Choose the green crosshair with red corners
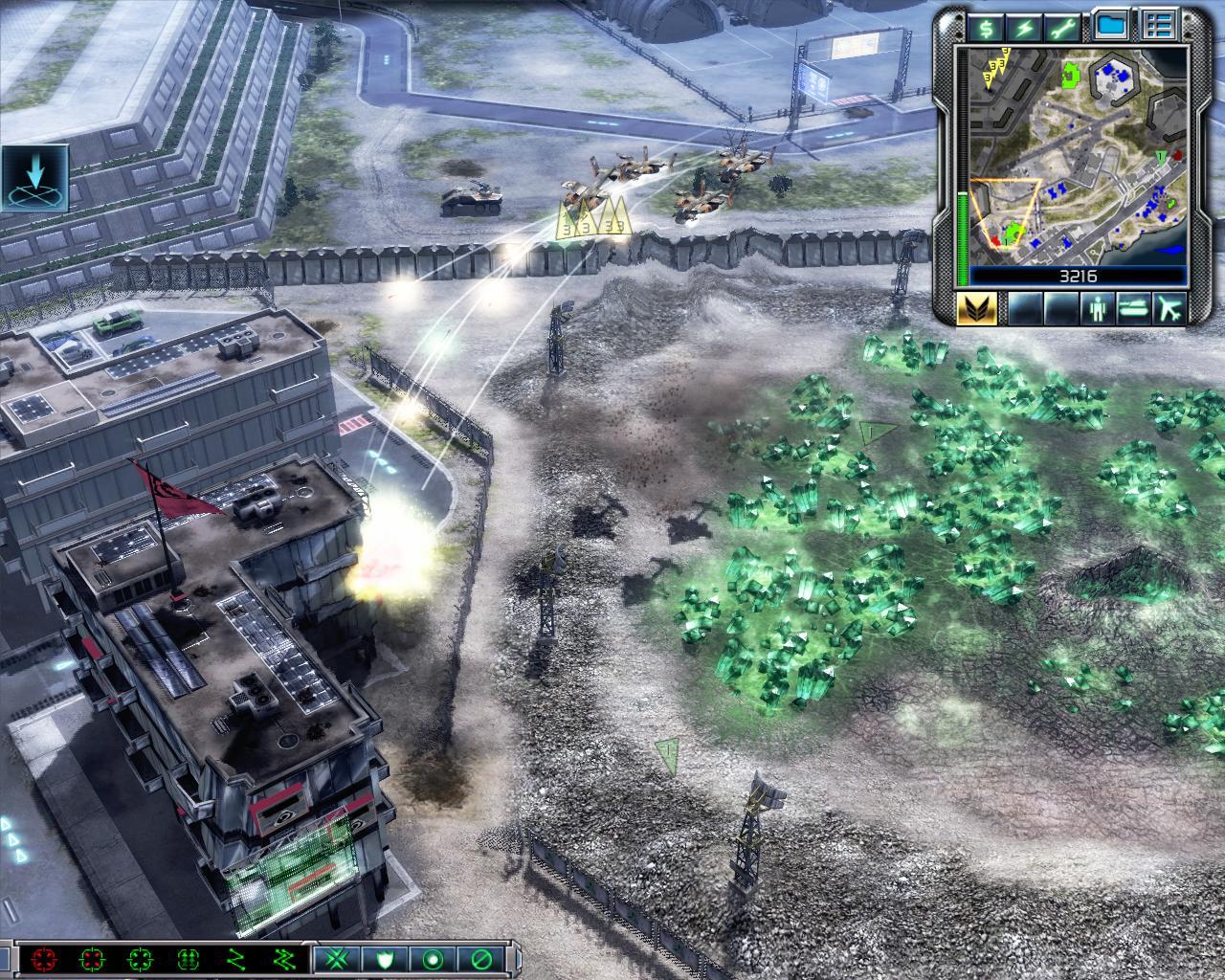 pyautogui.click(x=92, y=959)
